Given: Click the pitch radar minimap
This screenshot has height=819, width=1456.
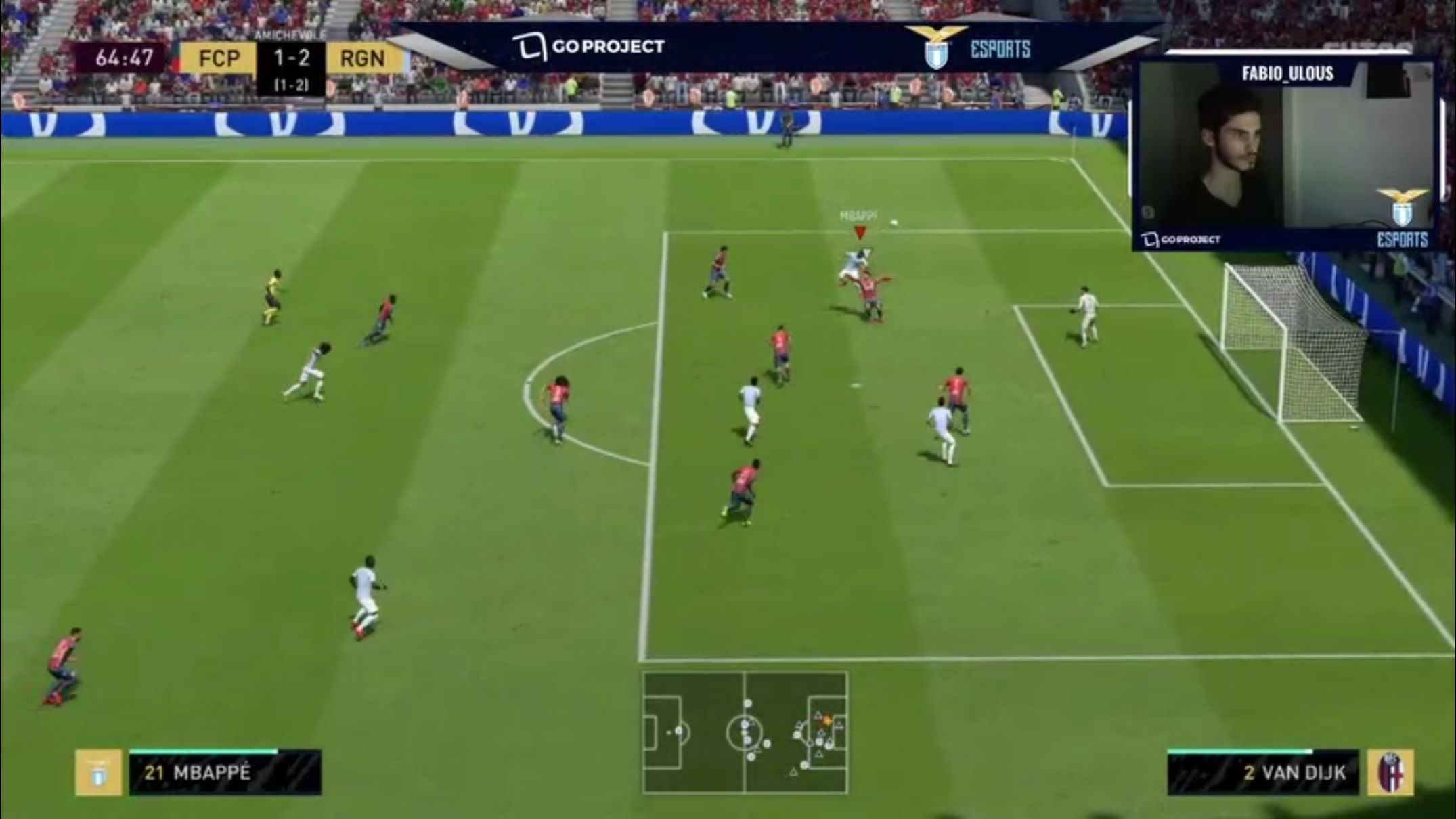Looking at the screenshot, I should [x=745, y=732].
